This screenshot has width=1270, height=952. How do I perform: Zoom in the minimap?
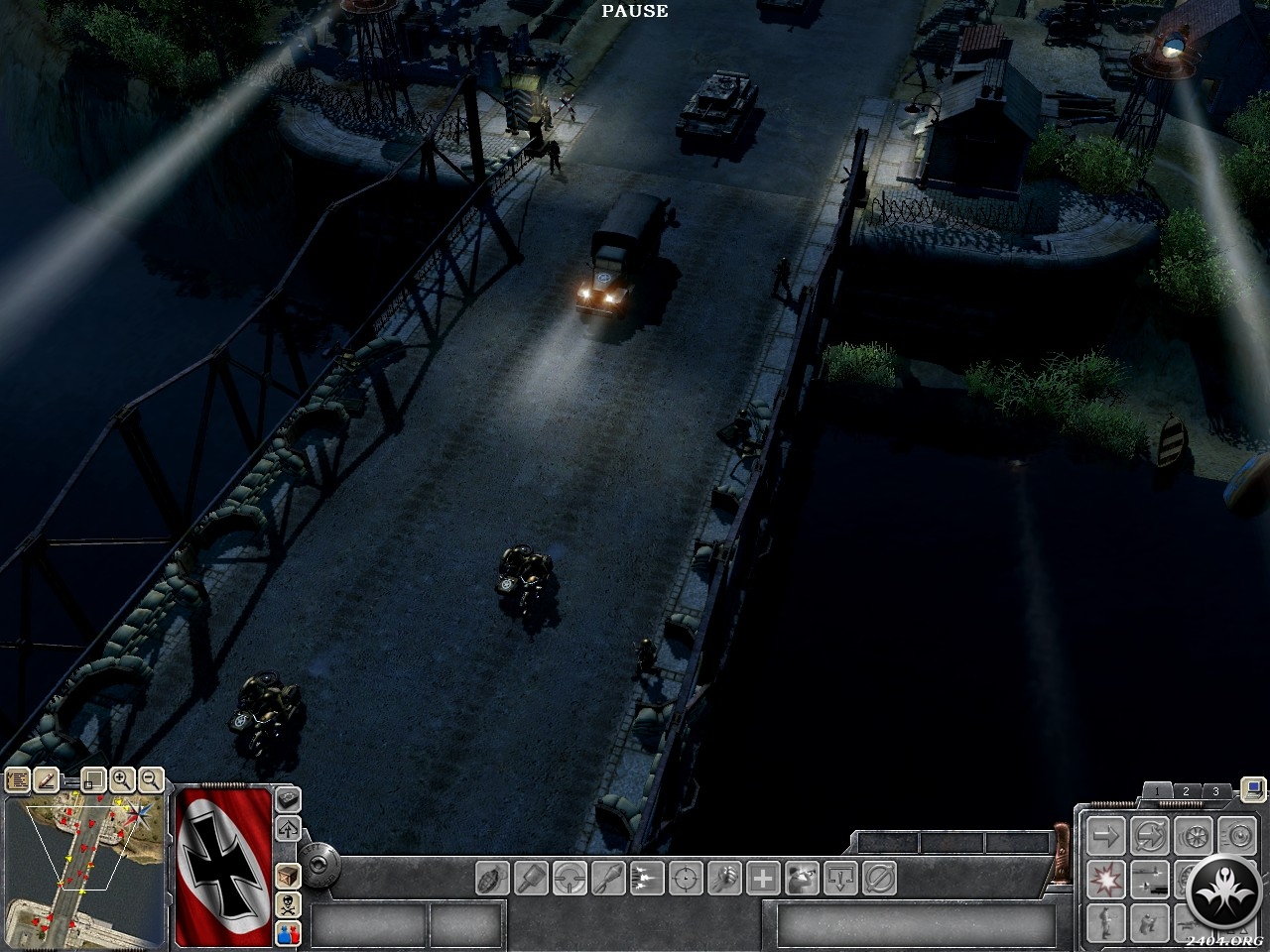pos(122,780)
